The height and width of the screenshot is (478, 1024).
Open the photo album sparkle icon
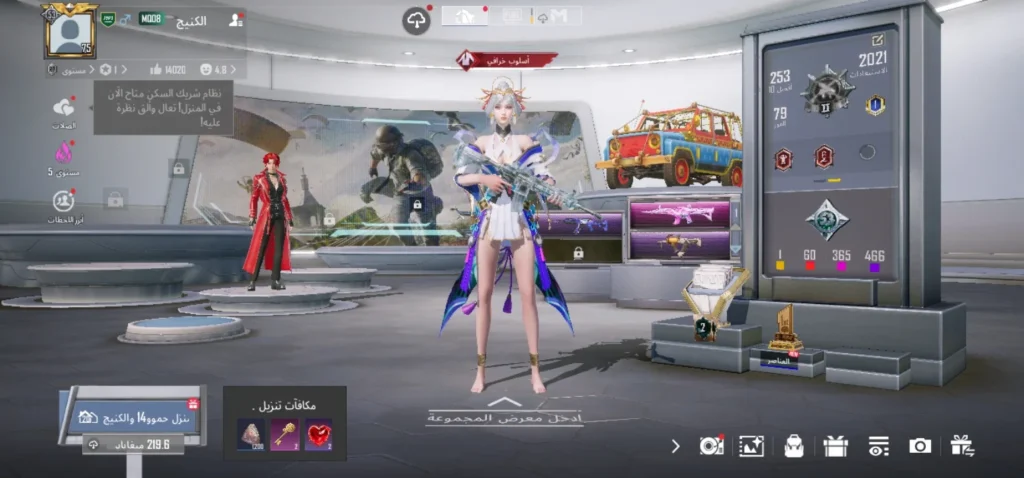(751, 446)
